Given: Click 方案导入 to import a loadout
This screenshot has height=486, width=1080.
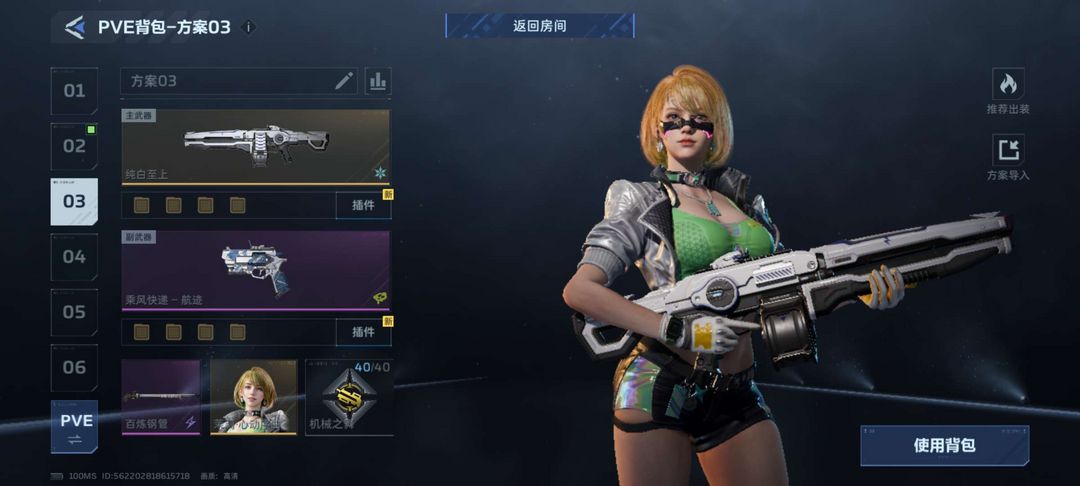Looking at the screenshot, I should (x=1008, y=158).
